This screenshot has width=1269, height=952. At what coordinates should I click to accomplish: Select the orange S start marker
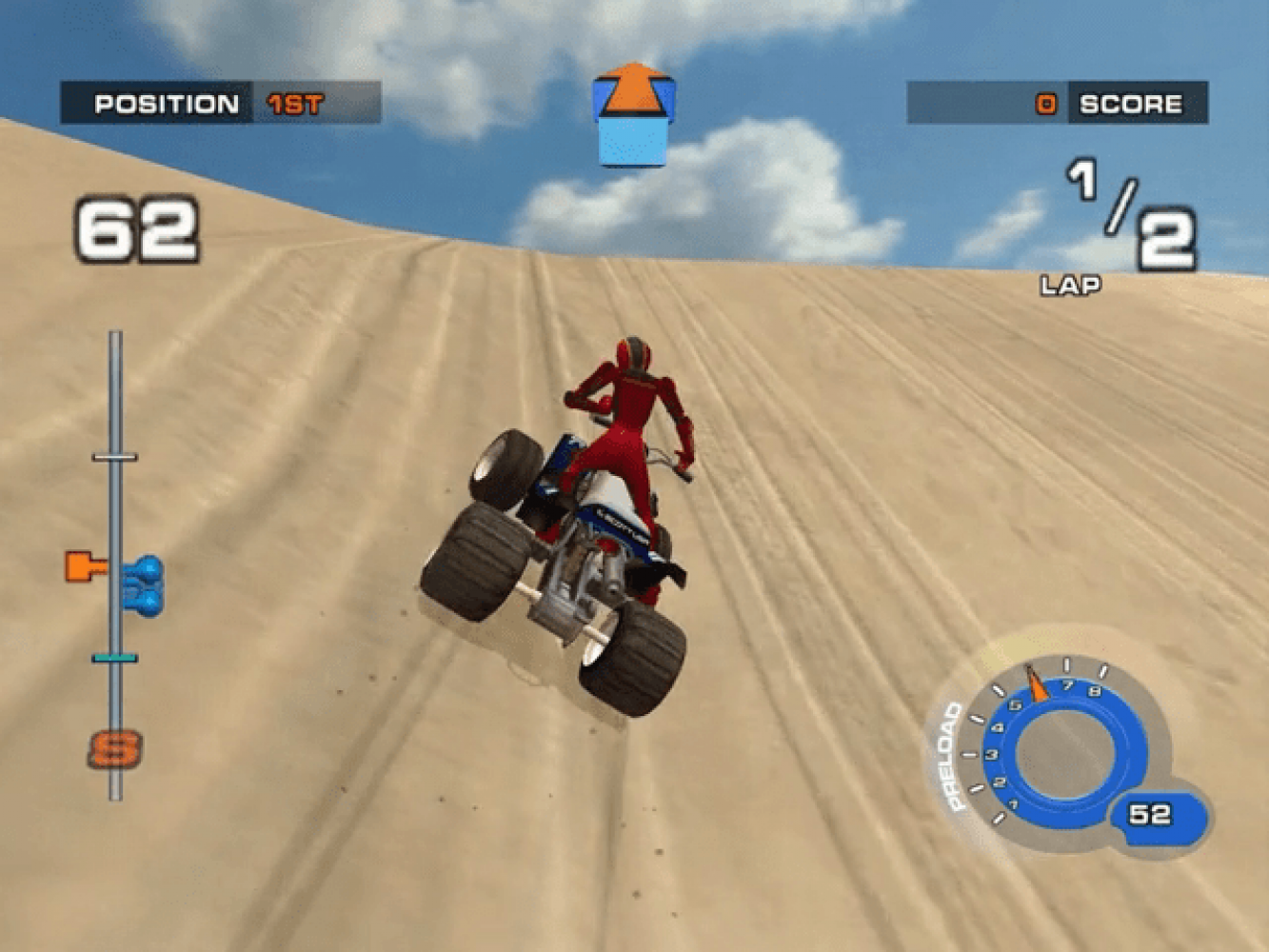(114, 749)
